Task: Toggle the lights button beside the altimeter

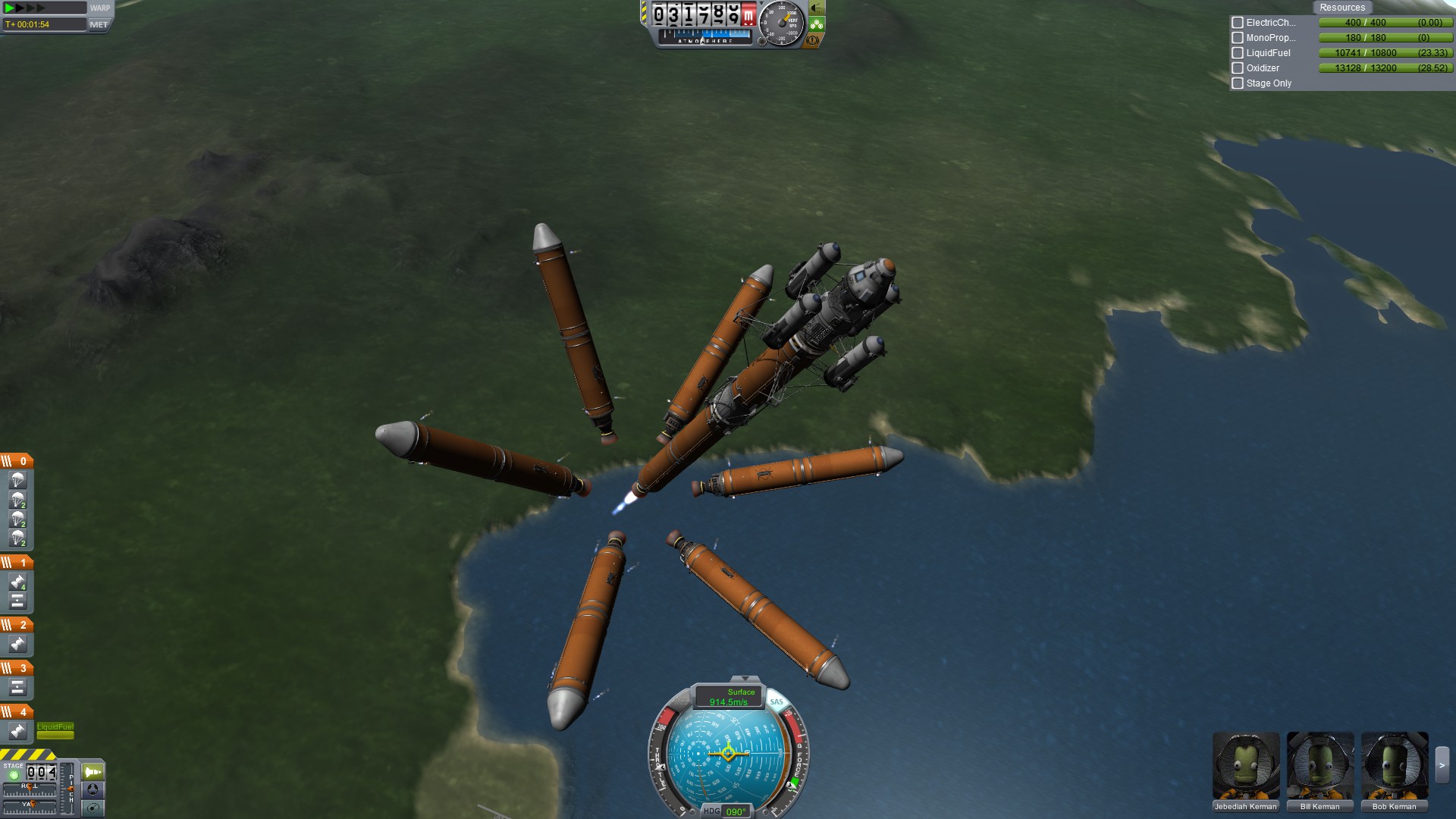Action: pos(816,8)
